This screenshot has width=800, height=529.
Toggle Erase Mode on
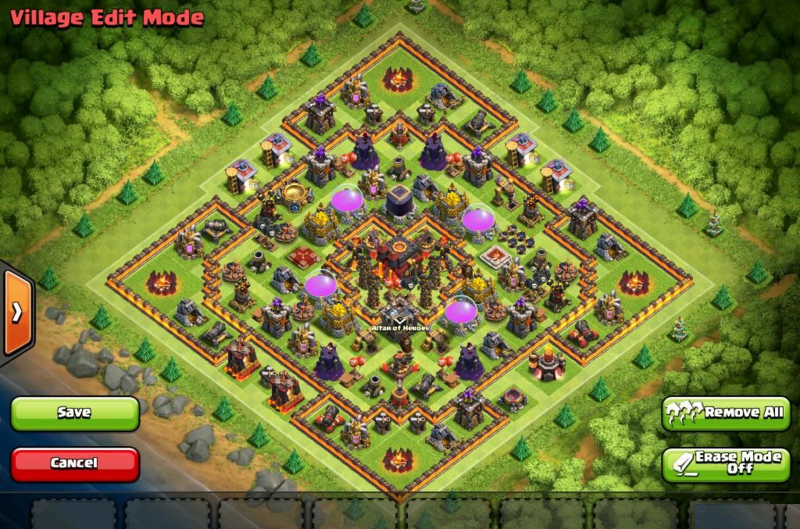725,463
